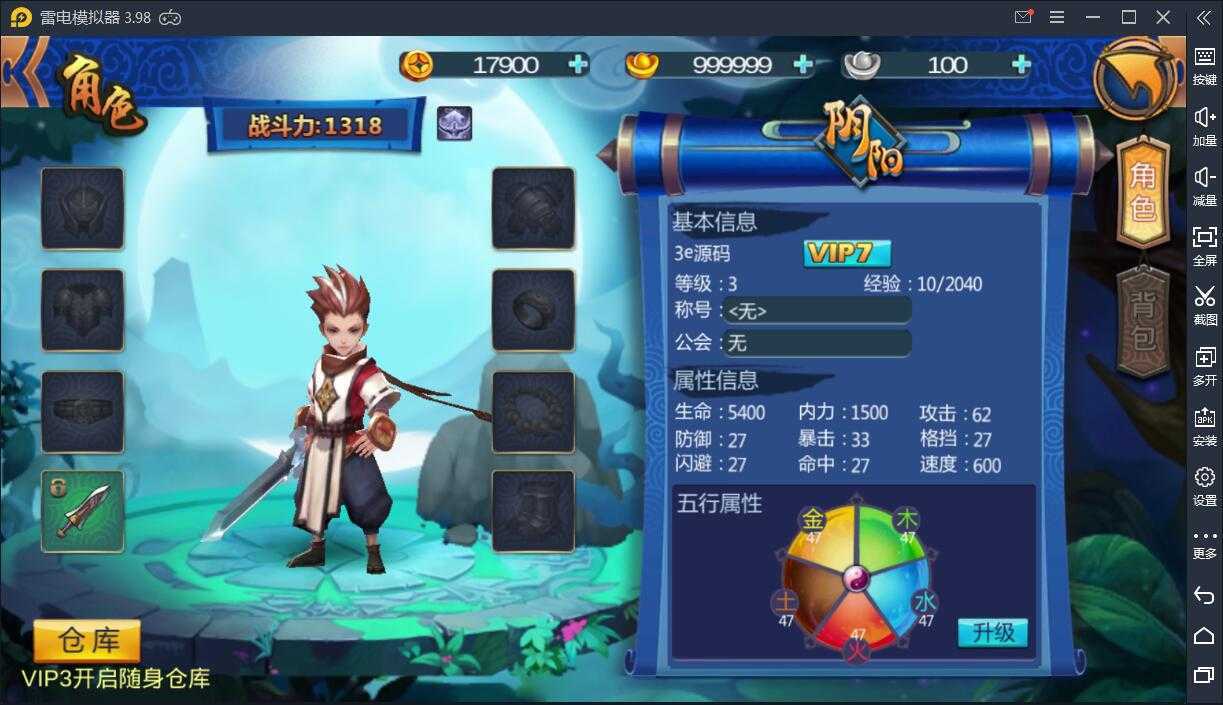This screenshot has height=705, width=1223.
Task: Select the empty helmet equipment slot
Action: pyautogui.click(x=82, y=208)
